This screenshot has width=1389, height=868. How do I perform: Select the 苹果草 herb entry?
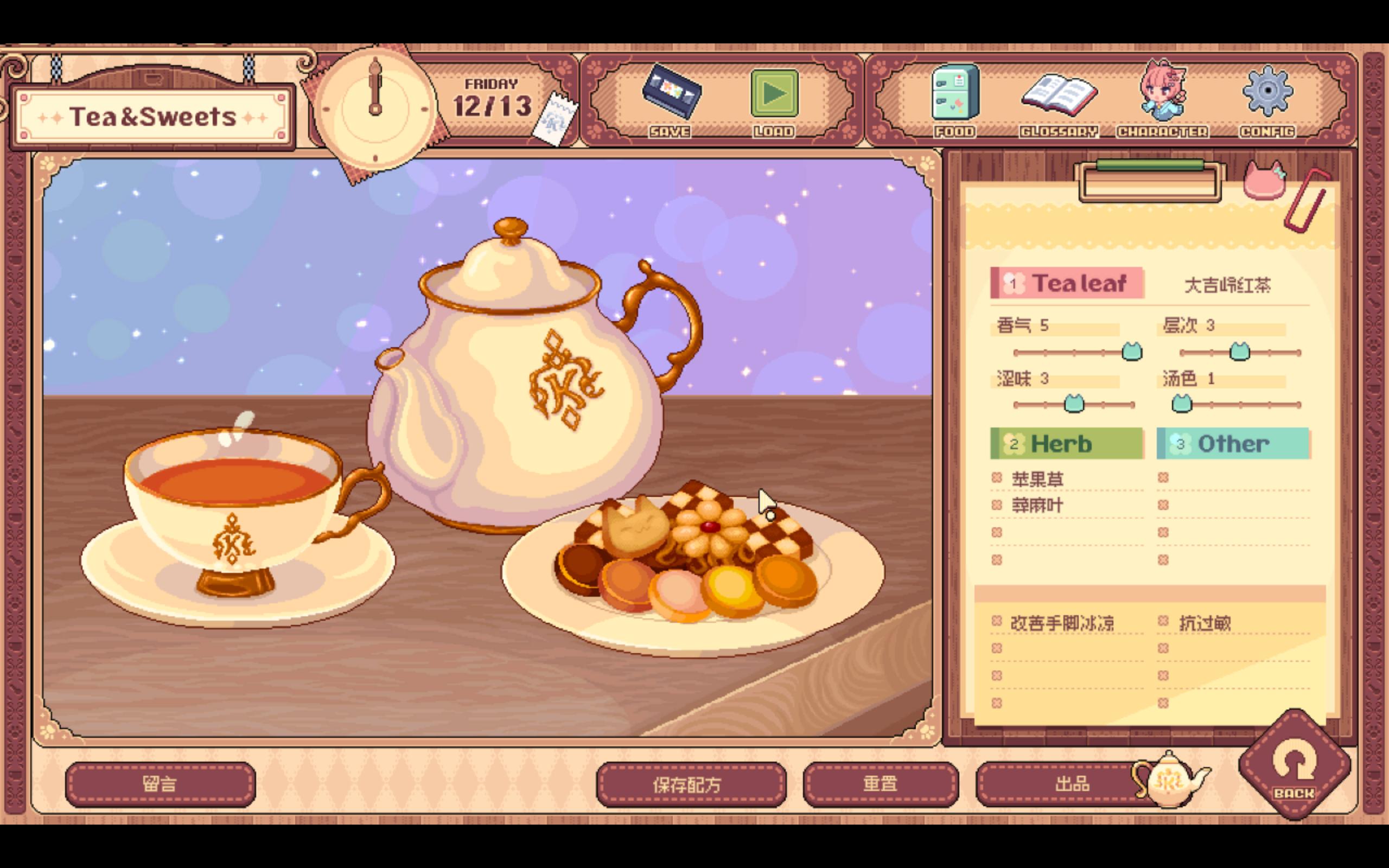coord(1037,479)
